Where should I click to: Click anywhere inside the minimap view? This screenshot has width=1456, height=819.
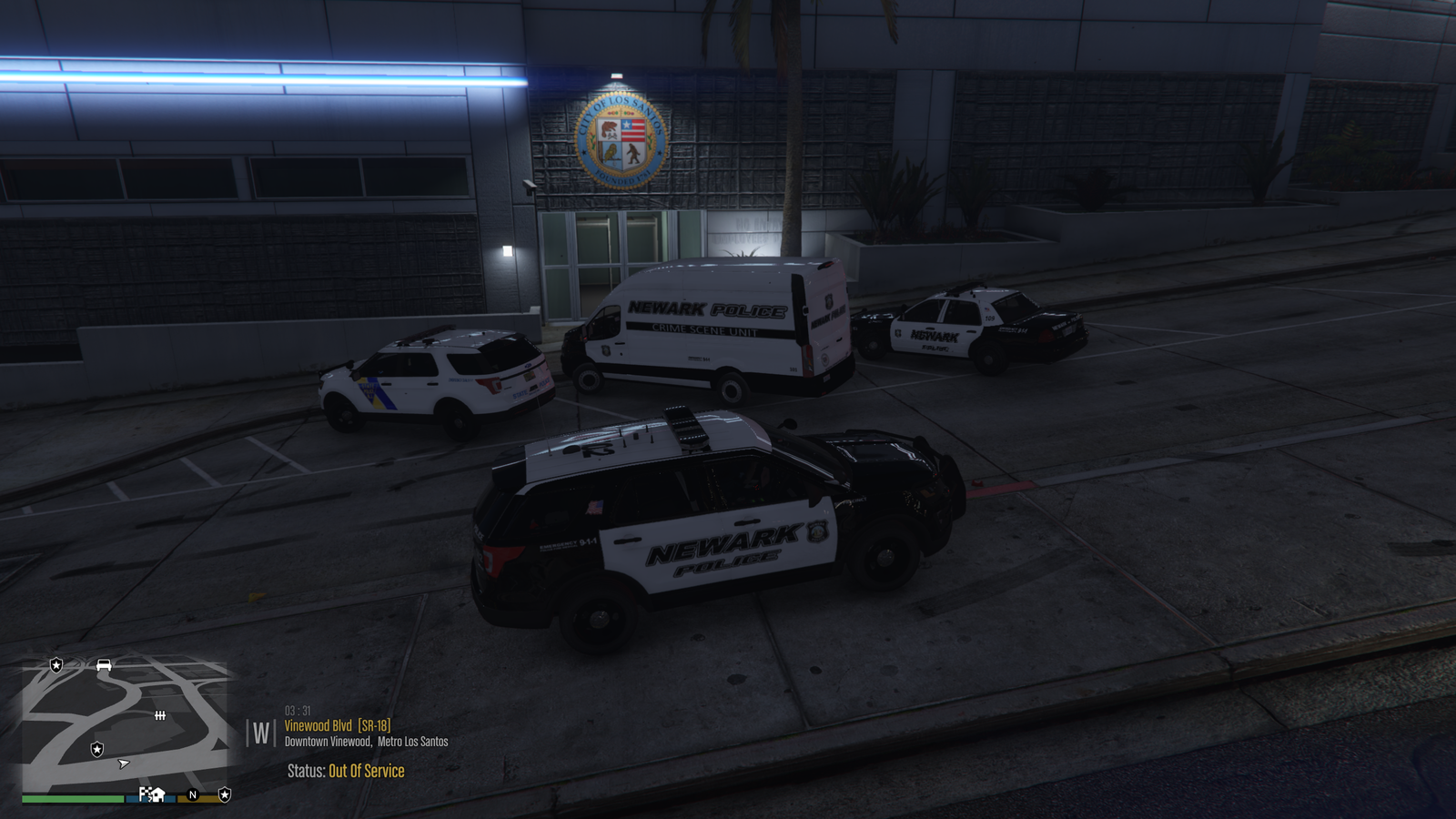(x=127, y=719)
